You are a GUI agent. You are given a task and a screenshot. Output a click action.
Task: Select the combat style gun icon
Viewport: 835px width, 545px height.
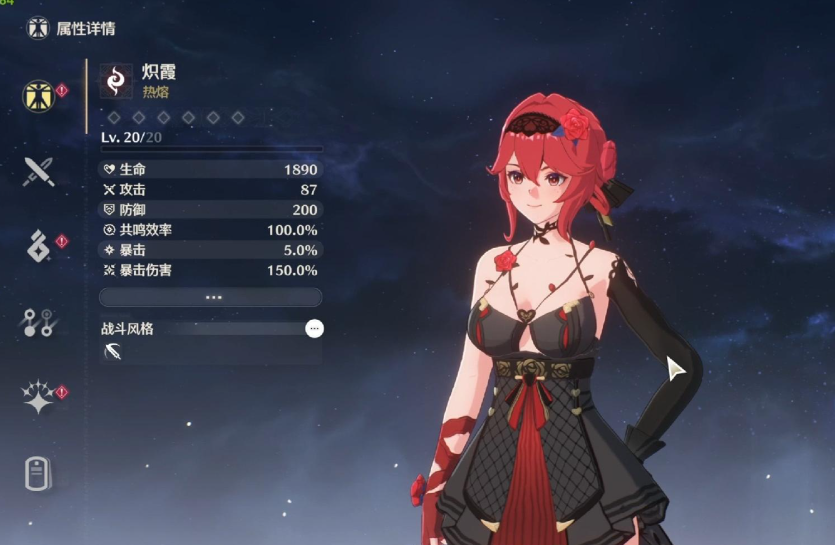tap(112, 351)
